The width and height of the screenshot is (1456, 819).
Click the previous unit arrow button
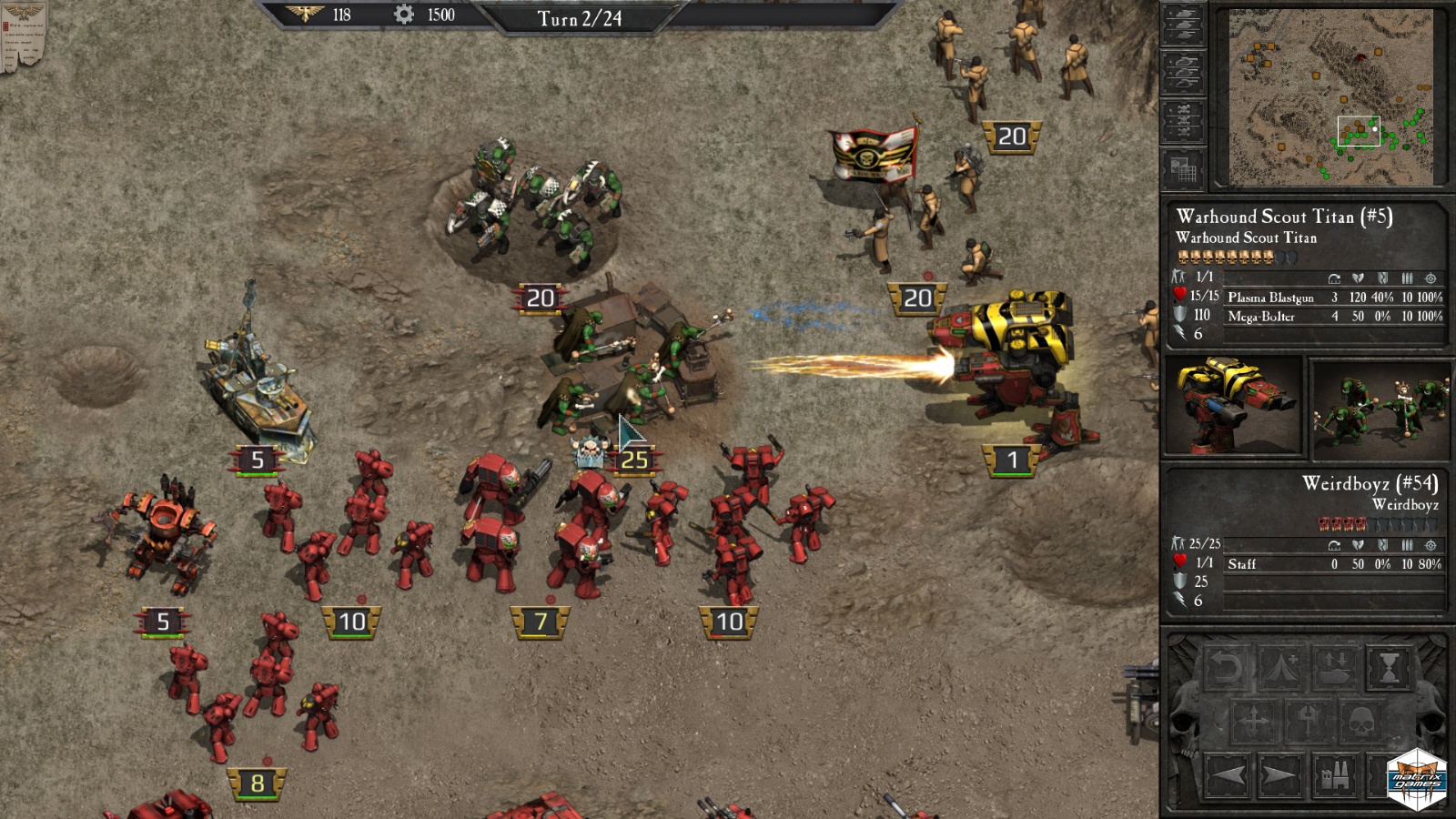(1227, 774)
